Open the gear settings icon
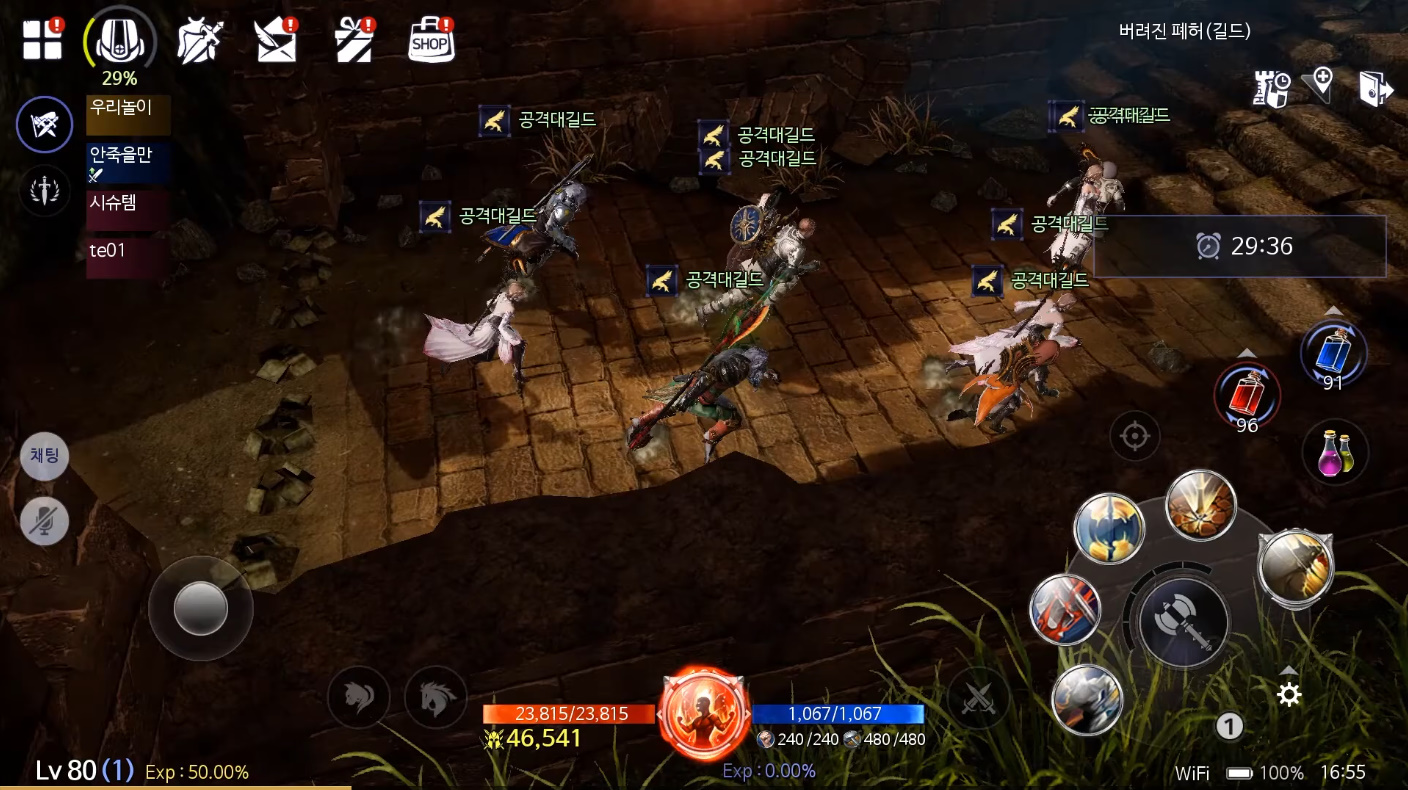Viewport: 1408px width, 790px height. tap(1289, 694)
